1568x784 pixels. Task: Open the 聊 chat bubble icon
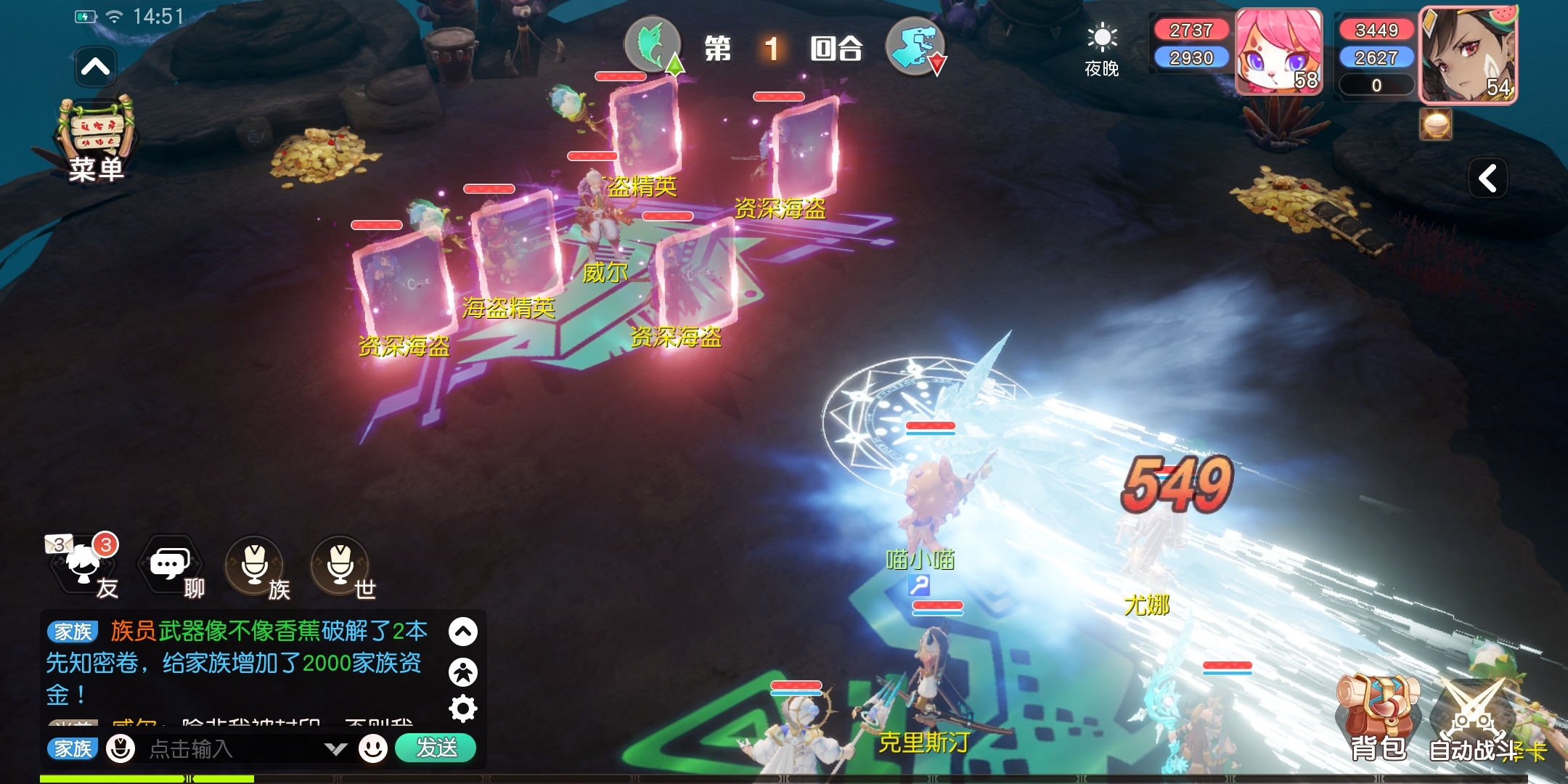(x=171, y=565)
